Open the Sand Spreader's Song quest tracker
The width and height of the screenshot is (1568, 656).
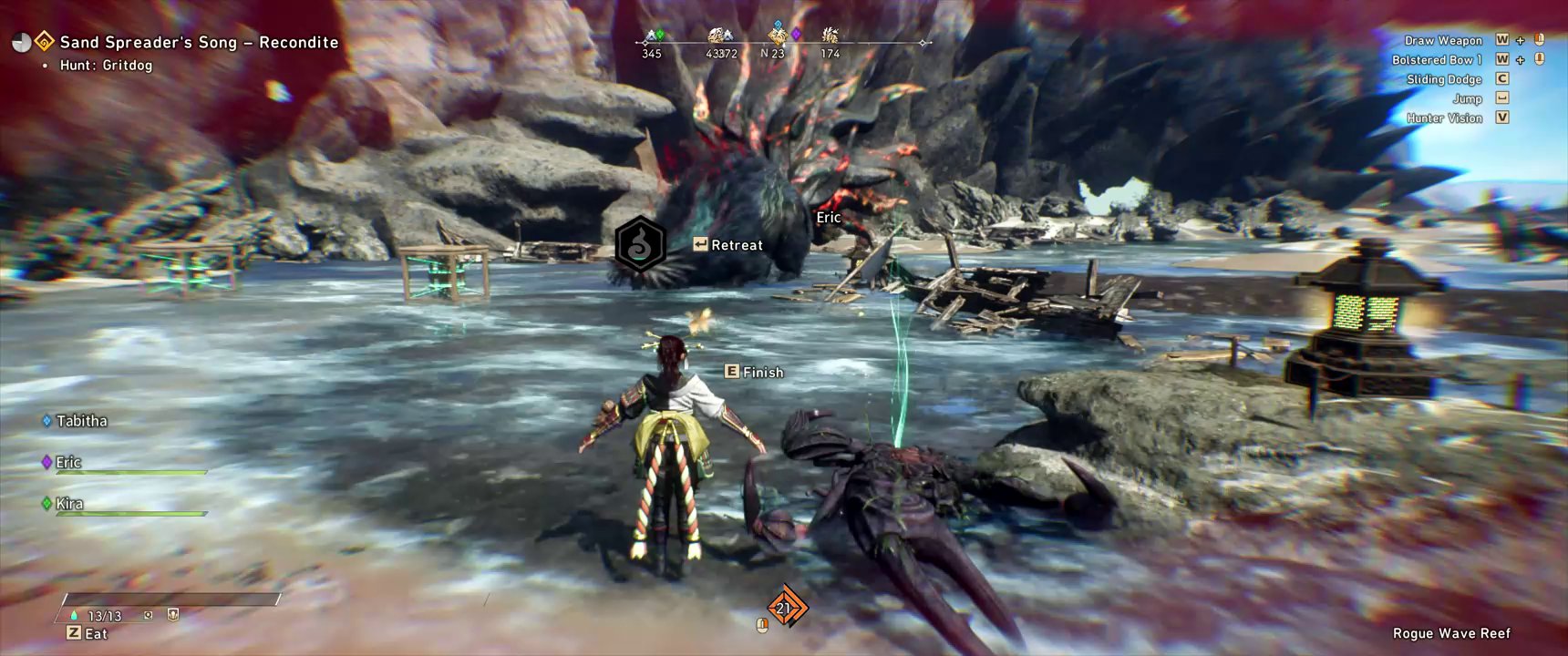[199, 43]
